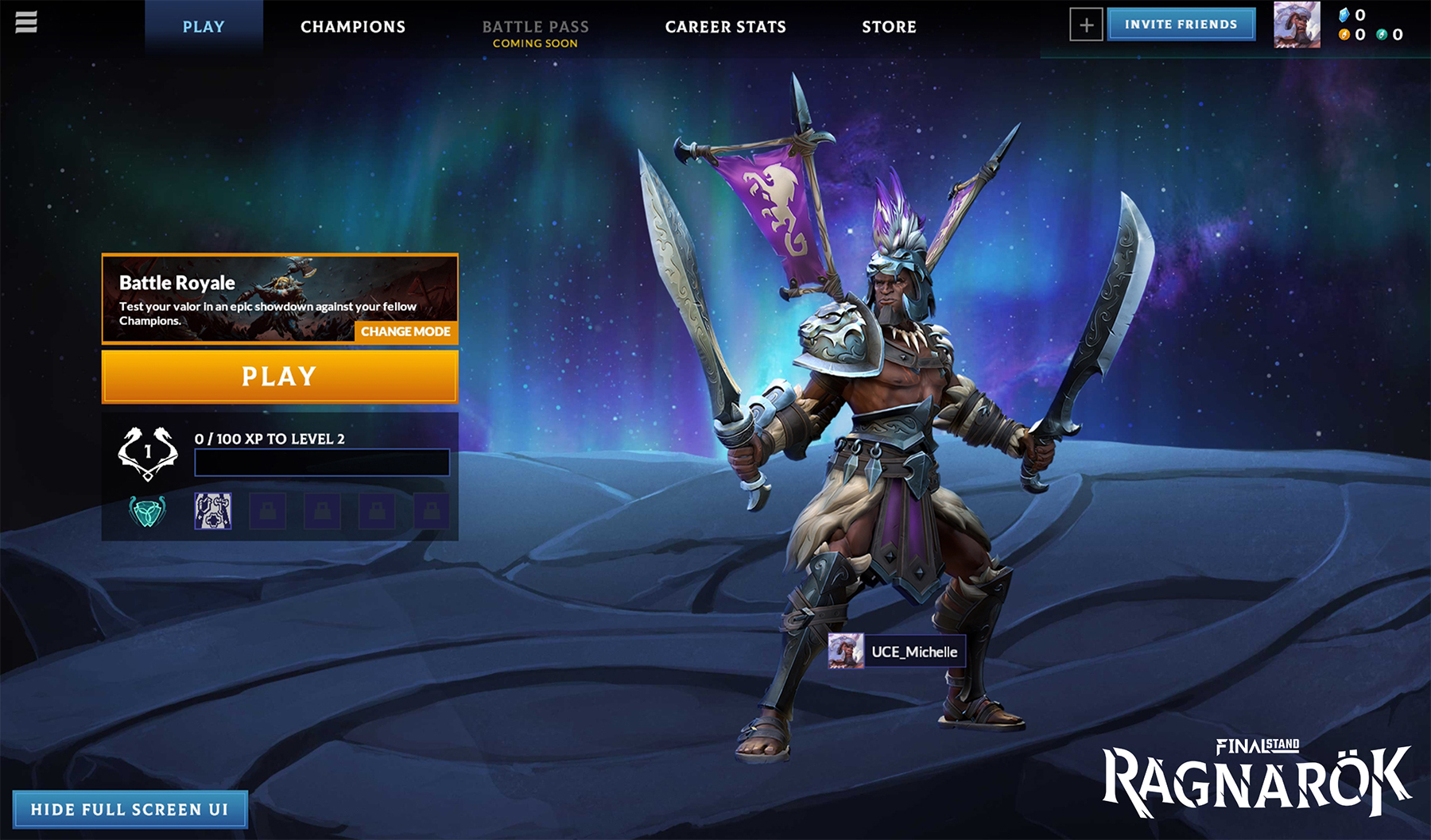1431x840 pixels.
Task: Click the teal shield reward icon
Action: (148, 513)
